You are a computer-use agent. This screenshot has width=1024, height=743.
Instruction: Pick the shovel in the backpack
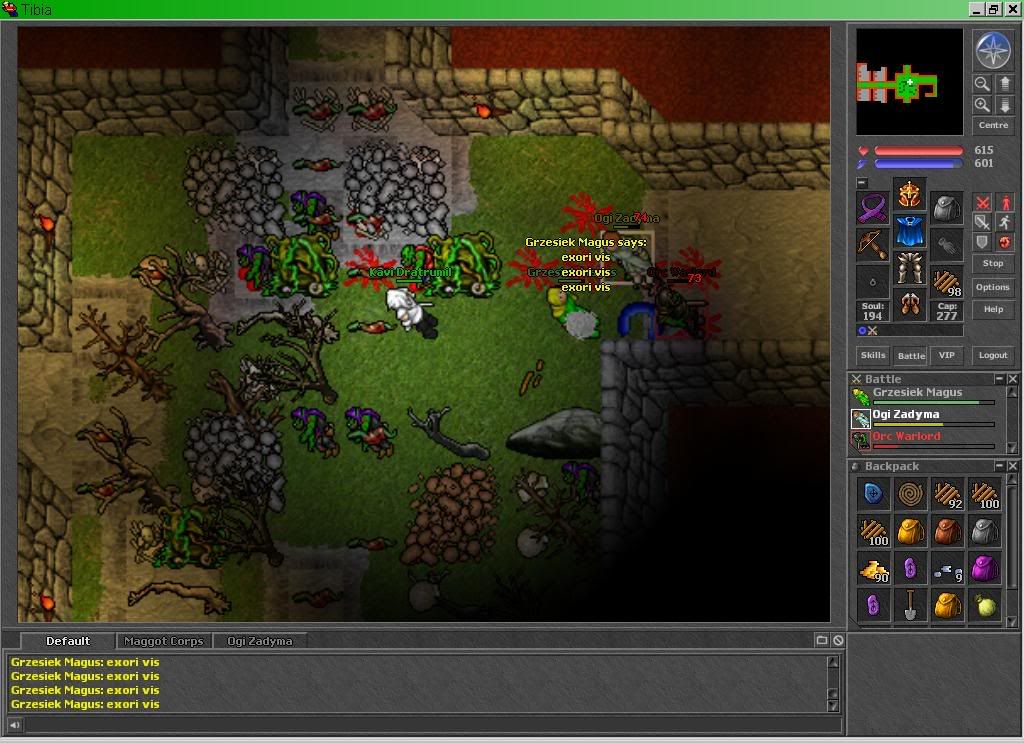coord(910,605)
